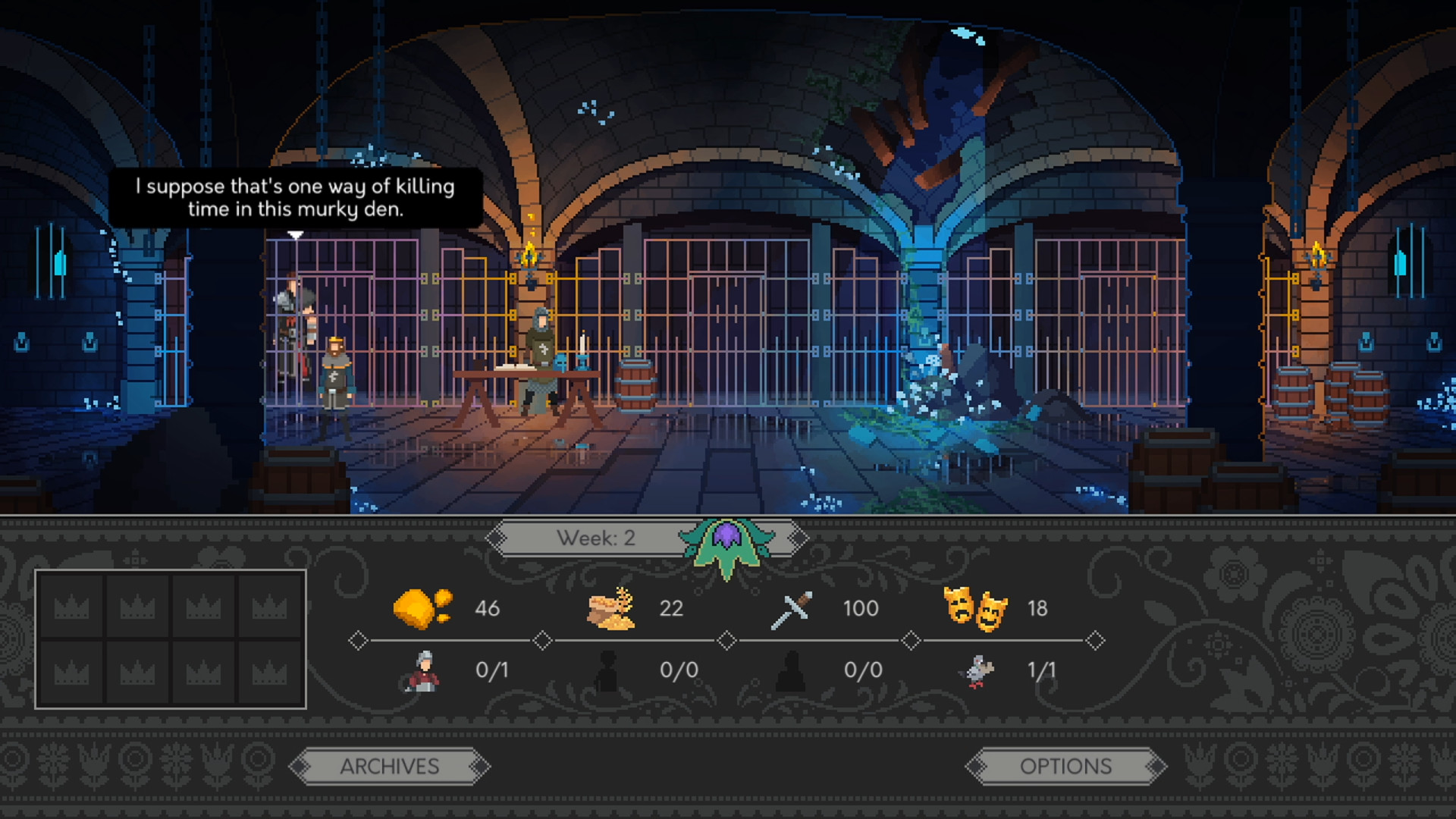Click the white marker arrow above the prisoner
This screenshot has width=1456, height=819.
295,234
